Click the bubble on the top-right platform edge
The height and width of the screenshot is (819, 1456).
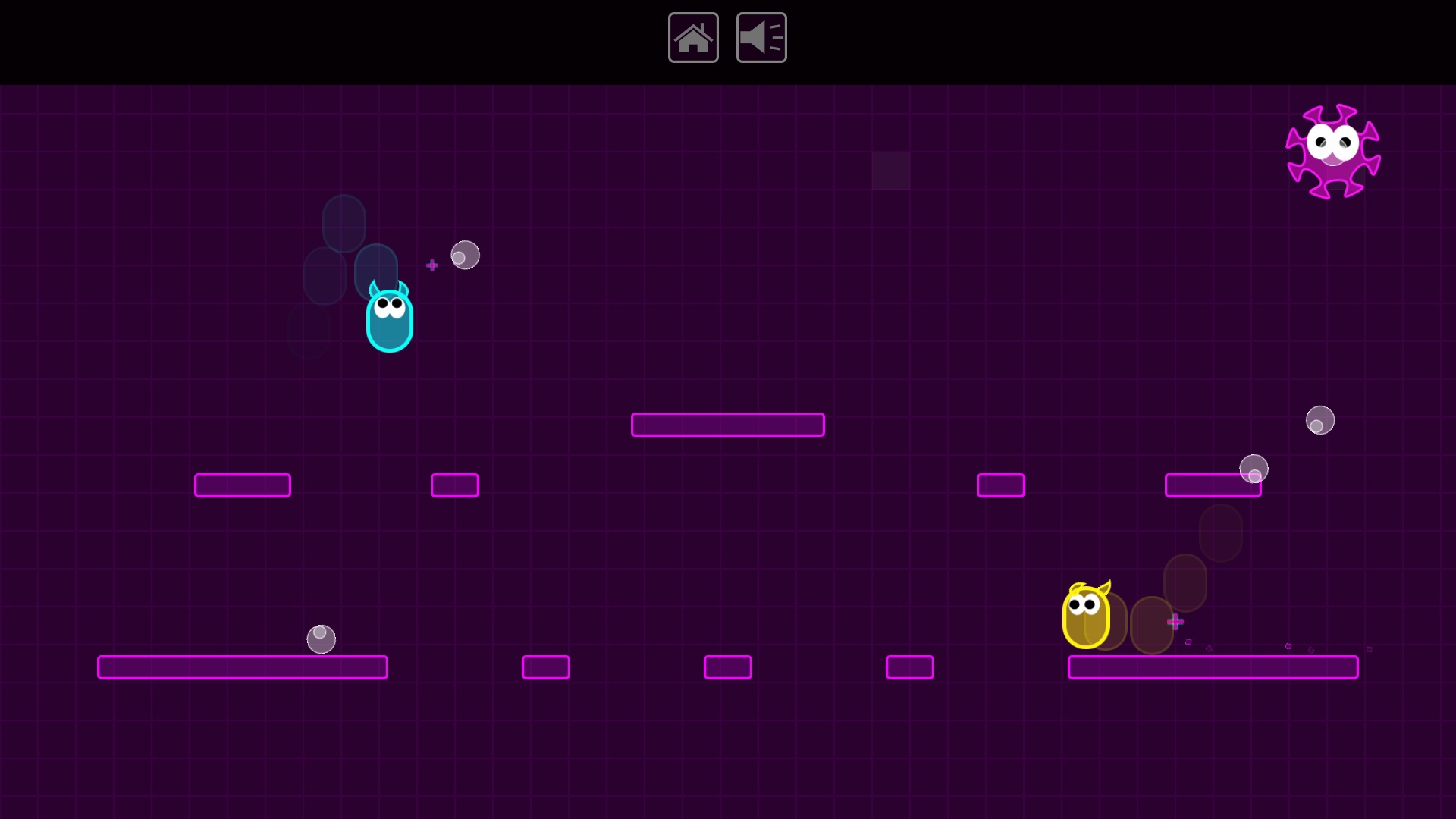[x=1254, y=469]
